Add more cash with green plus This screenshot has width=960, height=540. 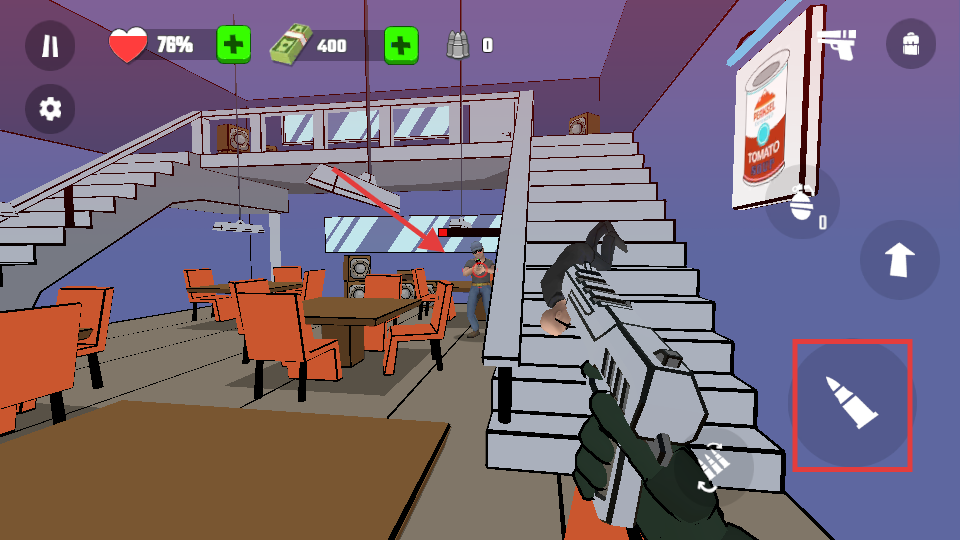(x=400, y=45)
